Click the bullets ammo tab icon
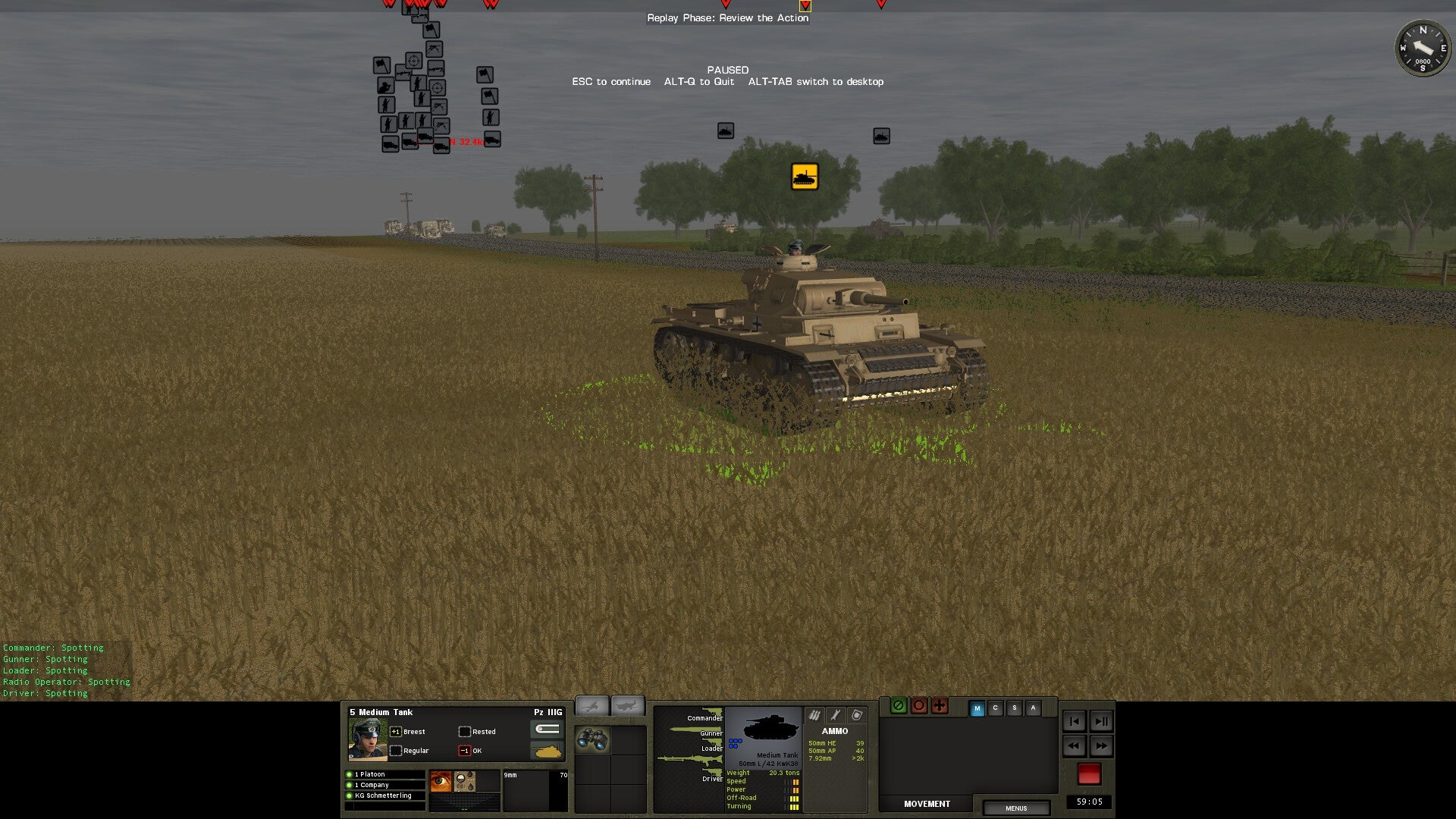Screen dimensions: 1456x819 [x=814, y=715]
